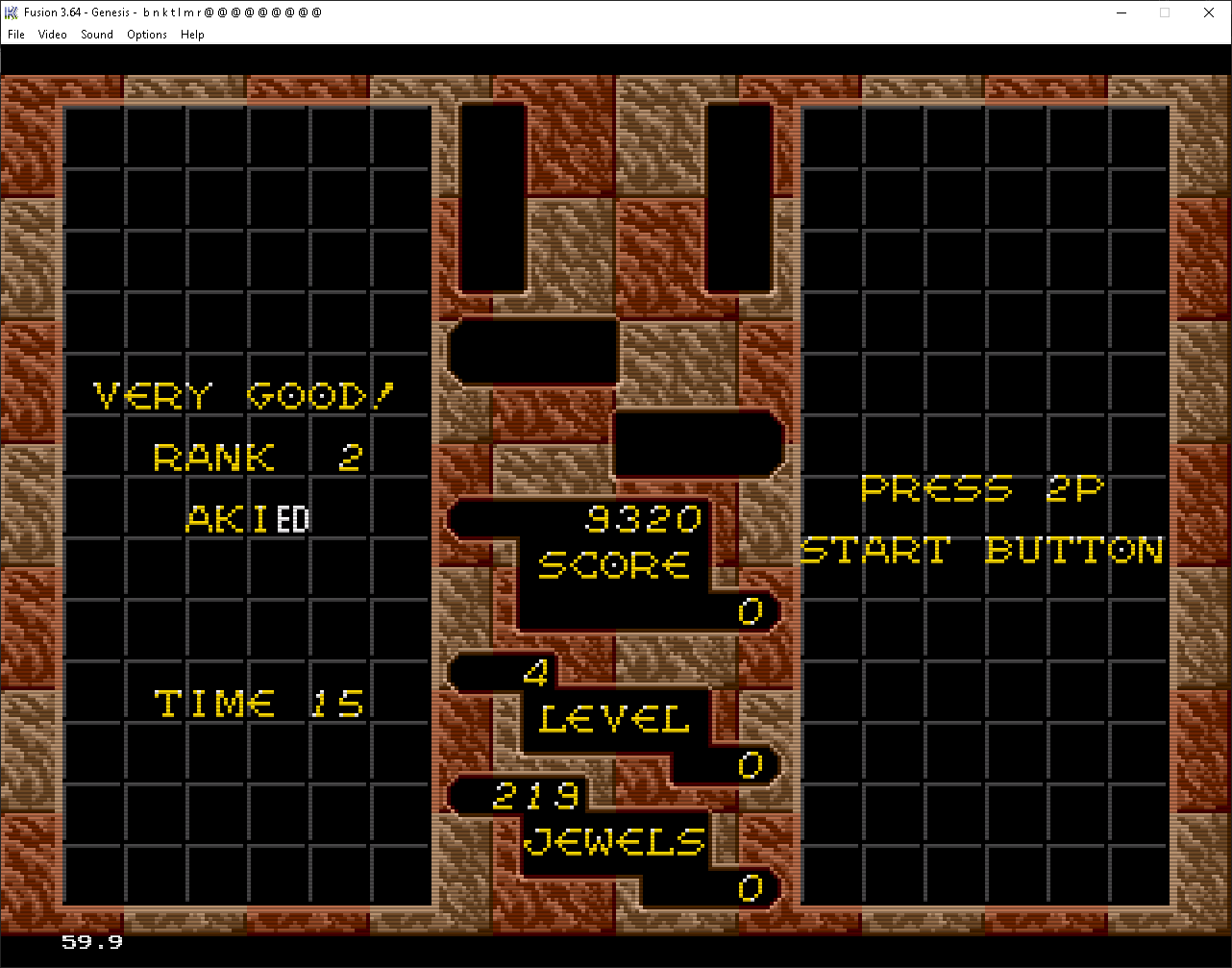This screenshot has height=968, width=1232.
Task: Close the Fusion emulator window
Action: 1208,12
